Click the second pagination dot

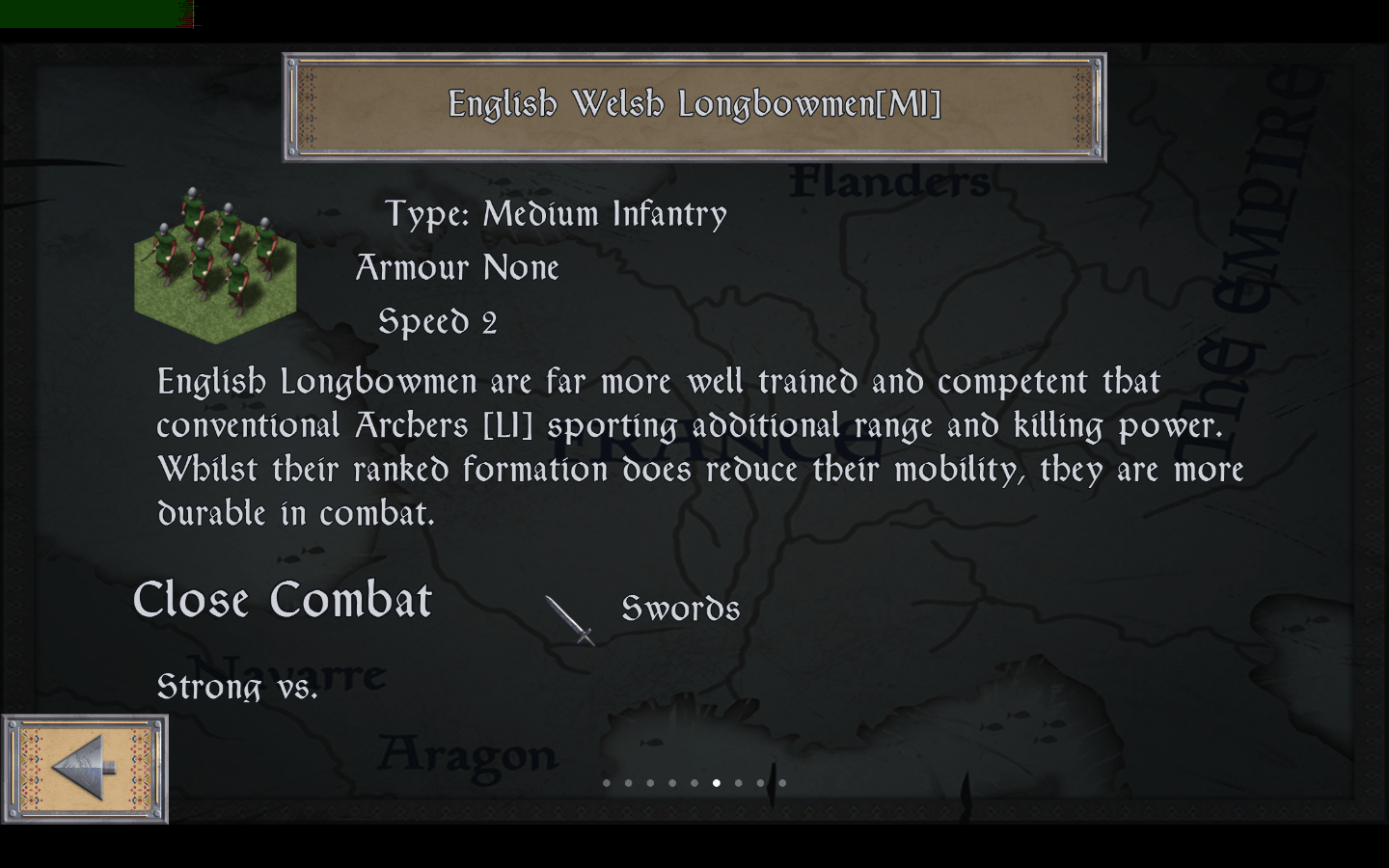[628, 782]
